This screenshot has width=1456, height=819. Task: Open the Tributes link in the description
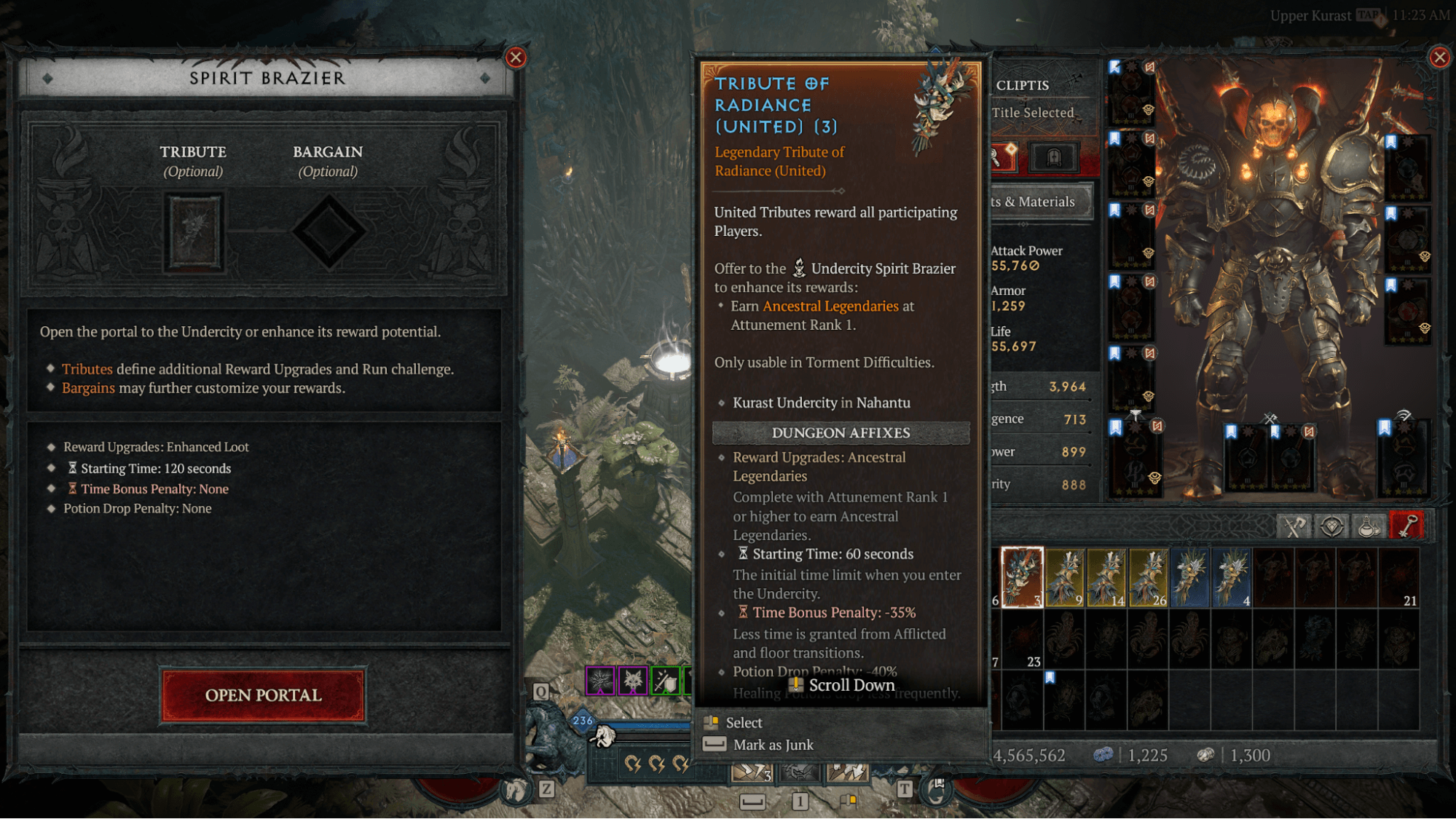tap(87, 369)
